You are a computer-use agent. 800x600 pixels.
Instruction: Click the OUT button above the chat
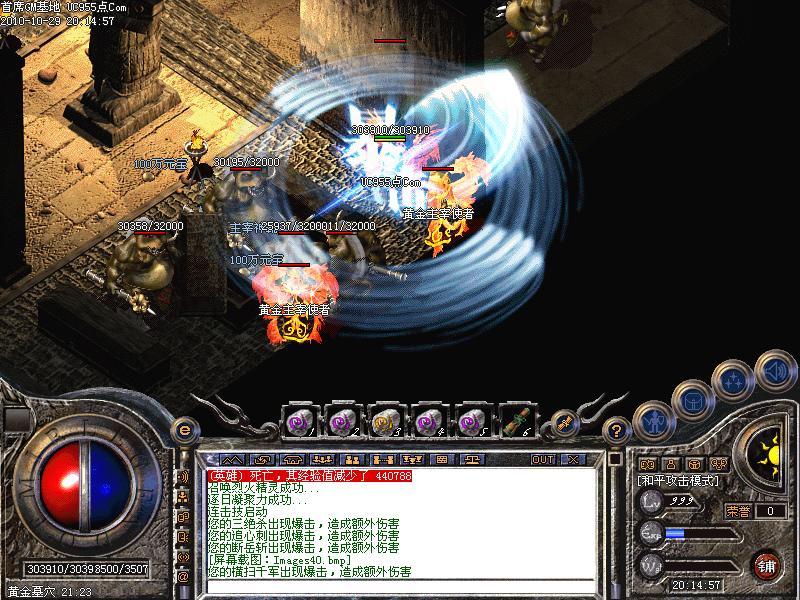(x=543, y=459)
